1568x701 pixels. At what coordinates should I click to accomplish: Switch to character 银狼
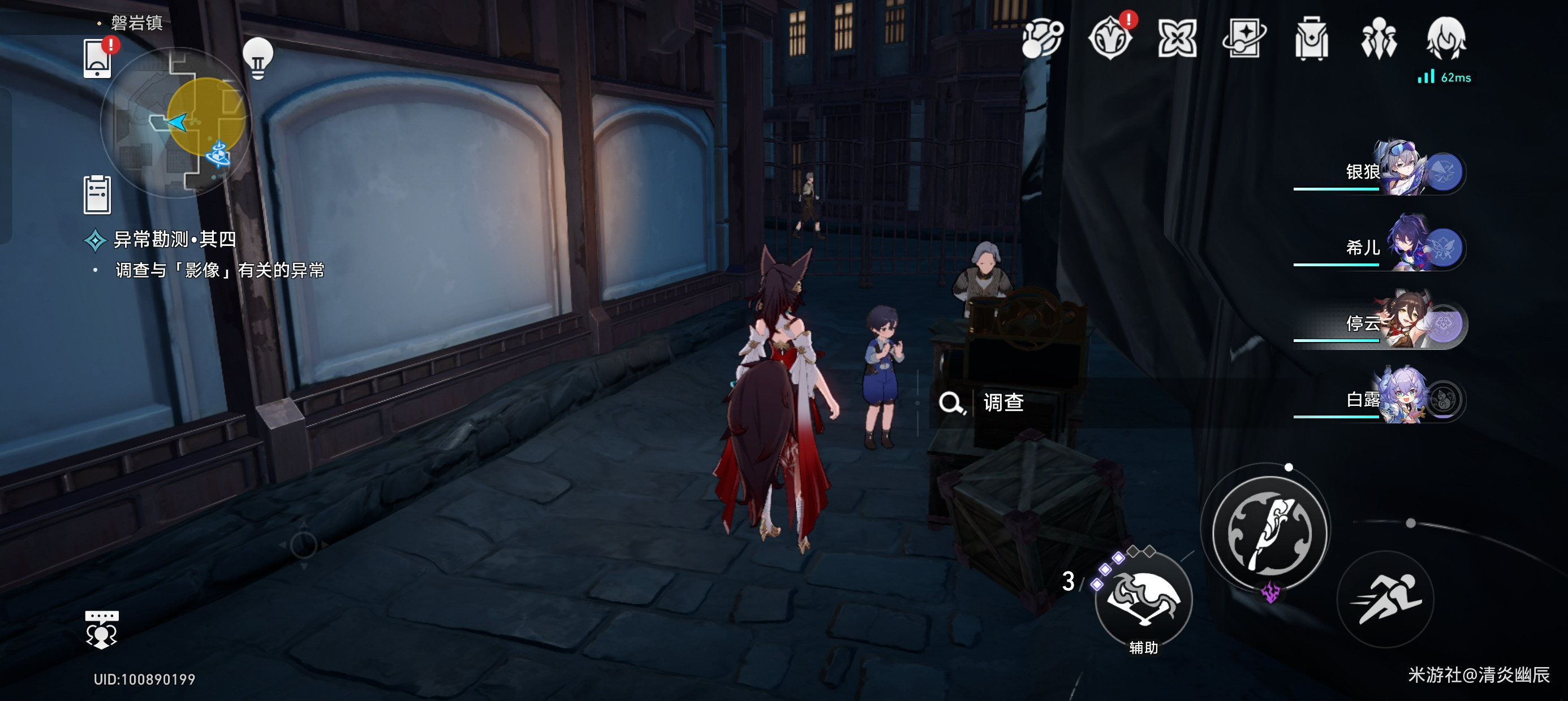[x=1400, y=170]
